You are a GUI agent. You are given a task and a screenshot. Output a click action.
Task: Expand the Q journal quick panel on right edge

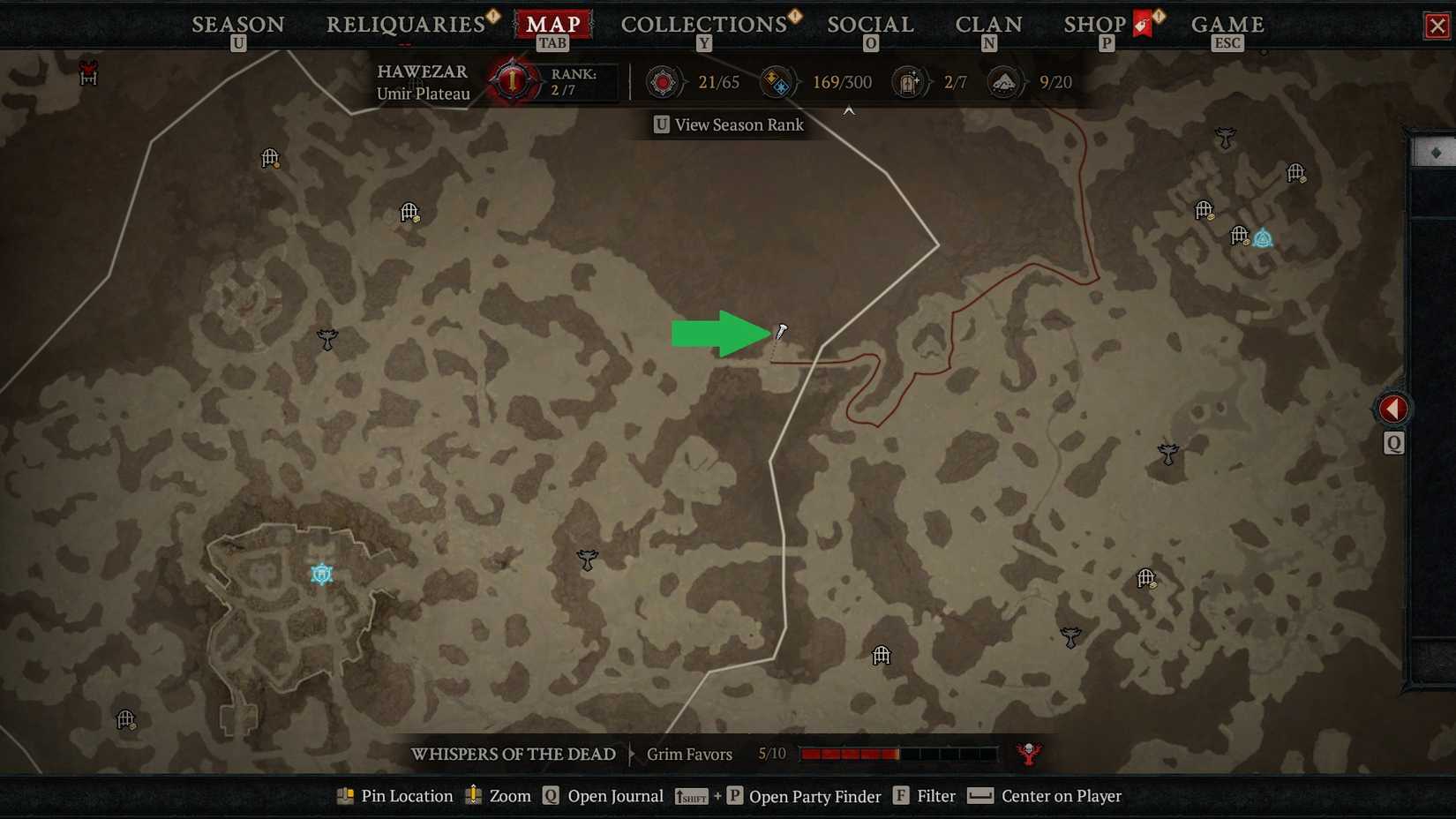click(x=1393, y=444)
